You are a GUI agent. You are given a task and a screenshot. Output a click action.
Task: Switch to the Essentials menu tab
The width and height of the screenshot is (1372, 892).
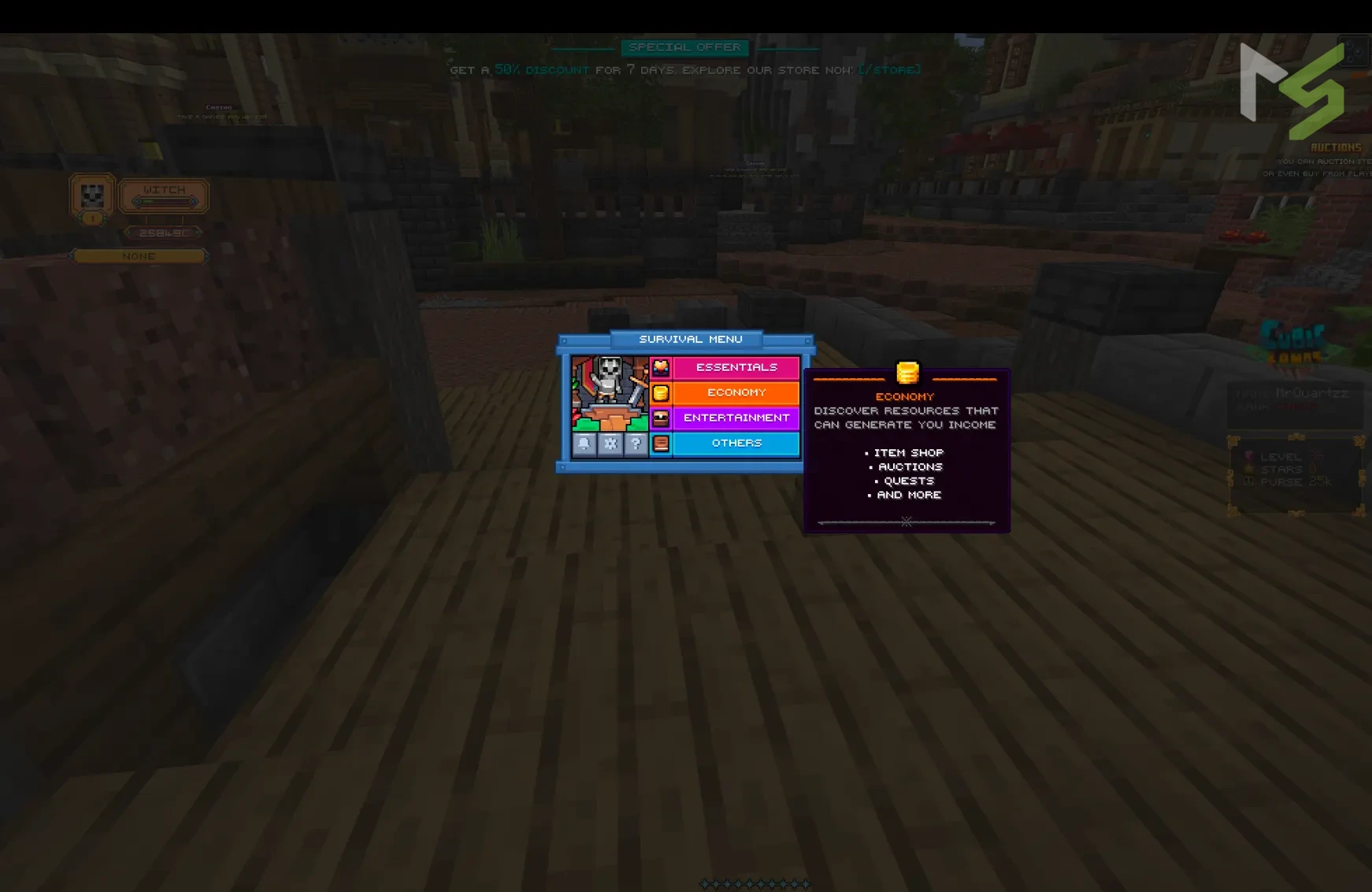click(x=736, y=366)
